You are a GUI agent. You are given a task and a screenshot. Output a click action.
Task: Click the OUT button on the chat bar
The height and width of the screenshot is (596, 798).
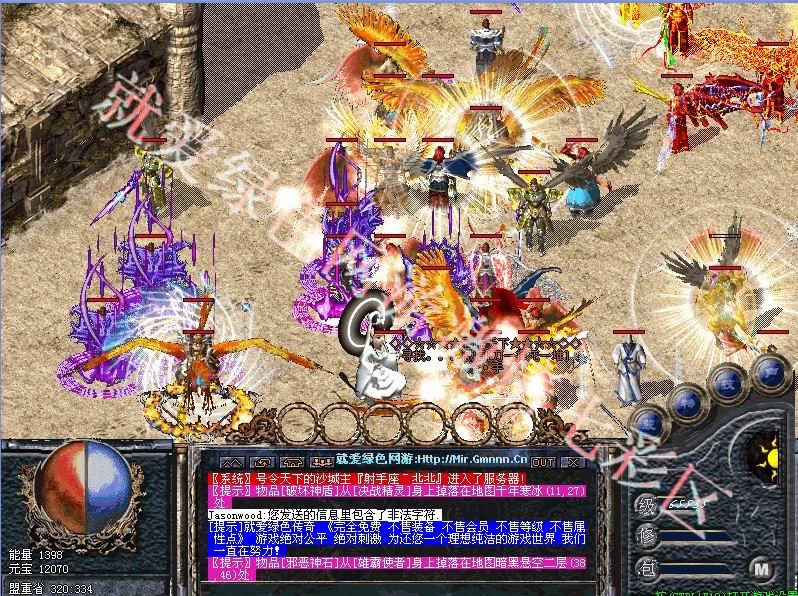543,462
